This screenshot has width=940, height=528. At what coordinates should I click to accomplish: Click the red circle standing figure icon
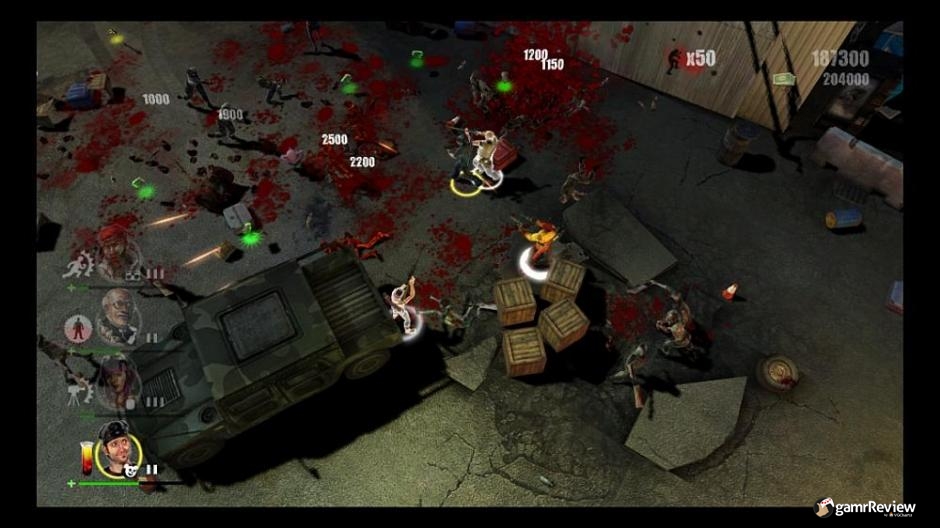pyautogui.click(x=77, y=327)
